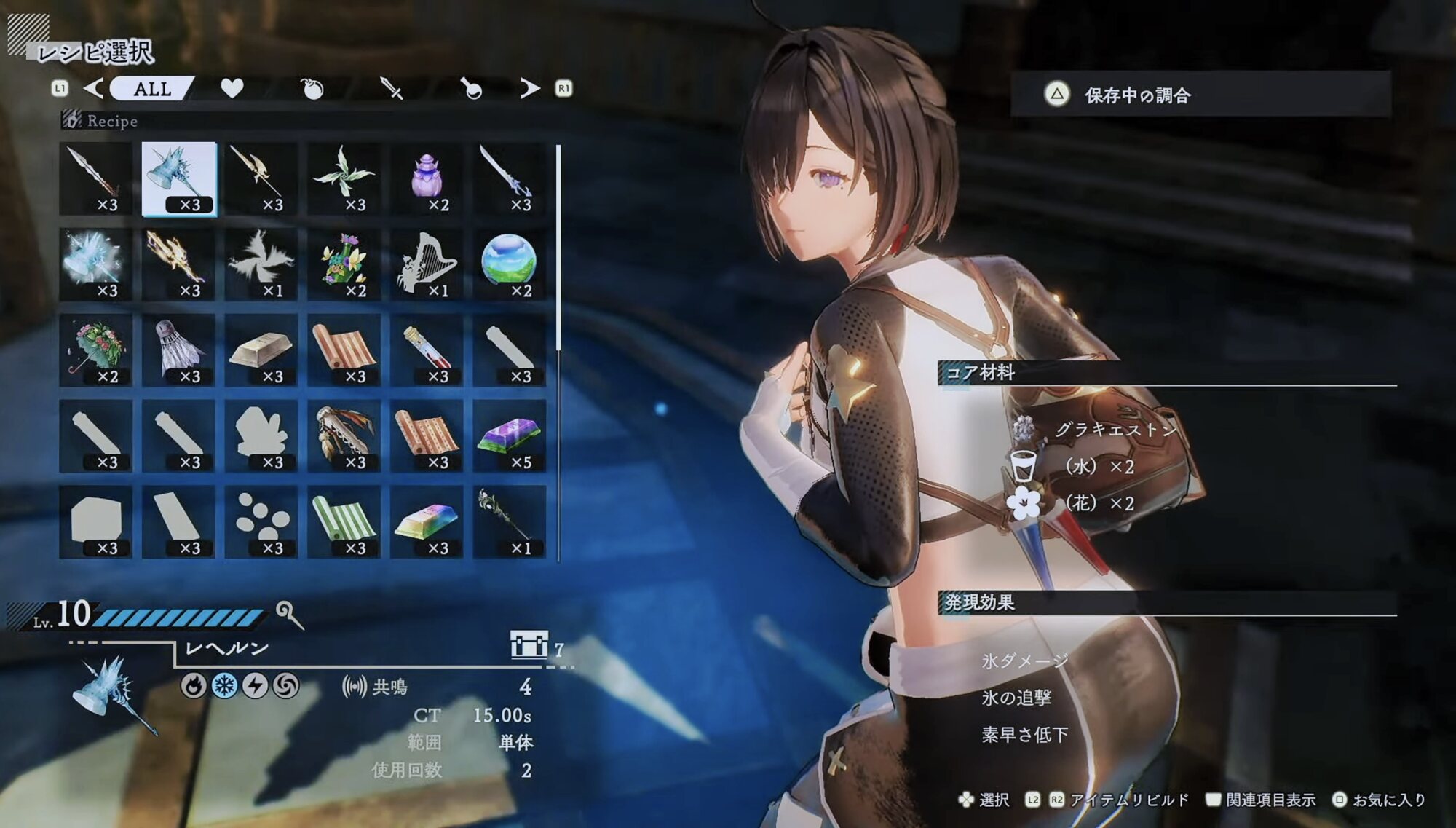
Task: Pick the silver ingot recipe
Action: tap(261, 350)
